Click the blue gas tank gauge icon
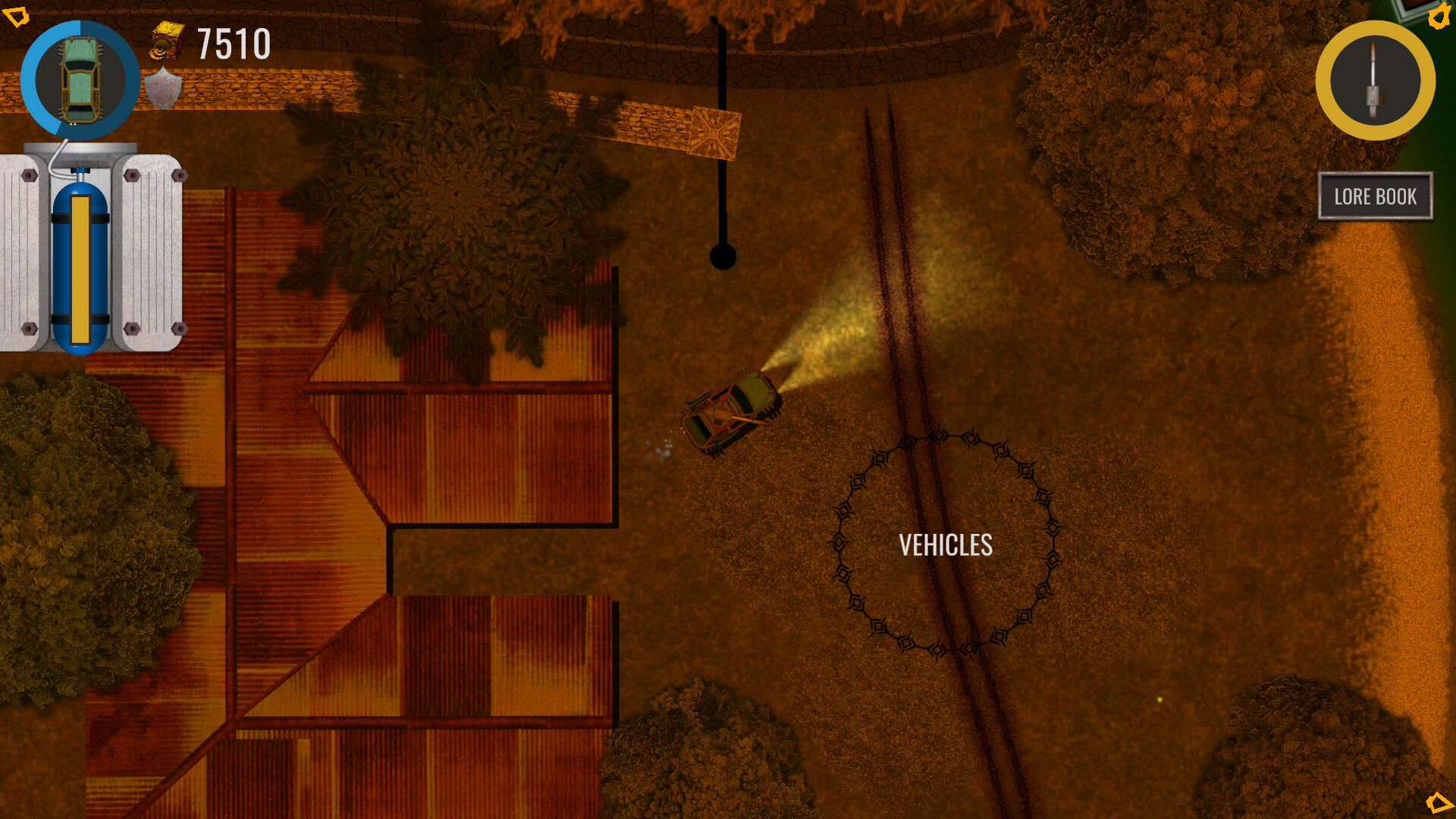This screenshot has width=1456, height=819. point(80,269)
